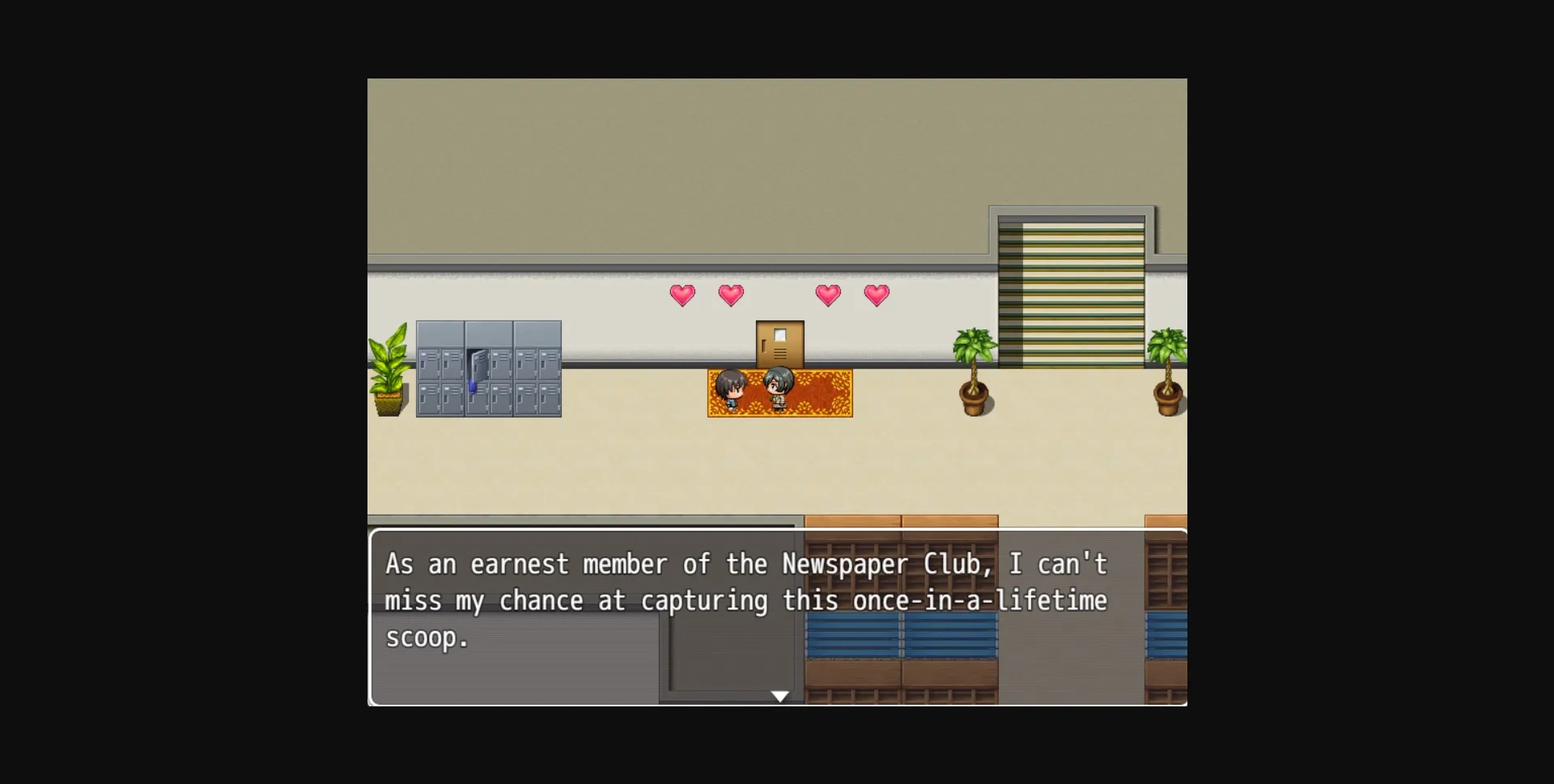Select the heart above the right character
Viewport: 1554px width, 784px height.
[828, 295]
